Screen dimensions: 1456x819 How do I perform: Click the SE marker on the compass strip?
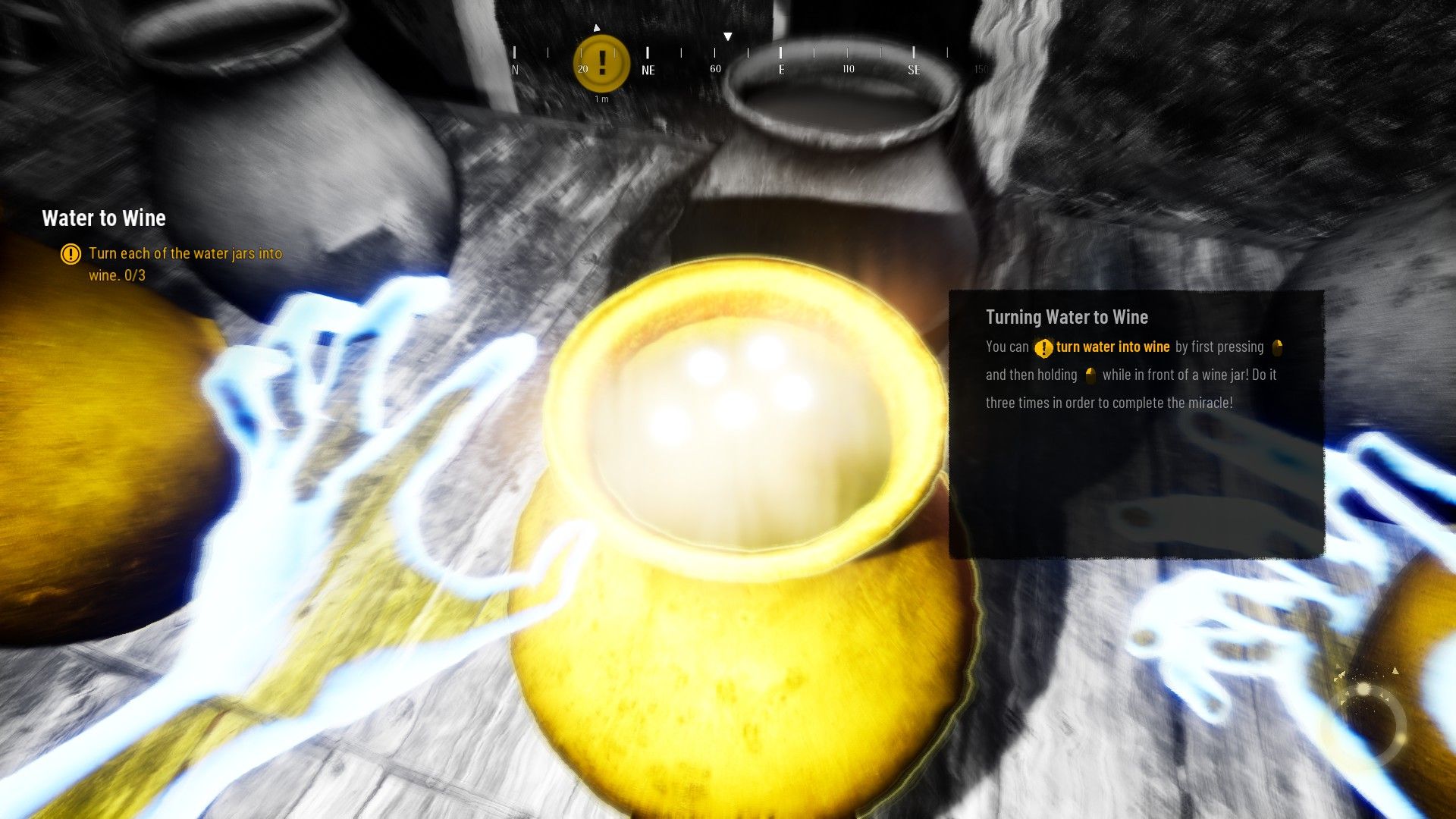(914, 70)
